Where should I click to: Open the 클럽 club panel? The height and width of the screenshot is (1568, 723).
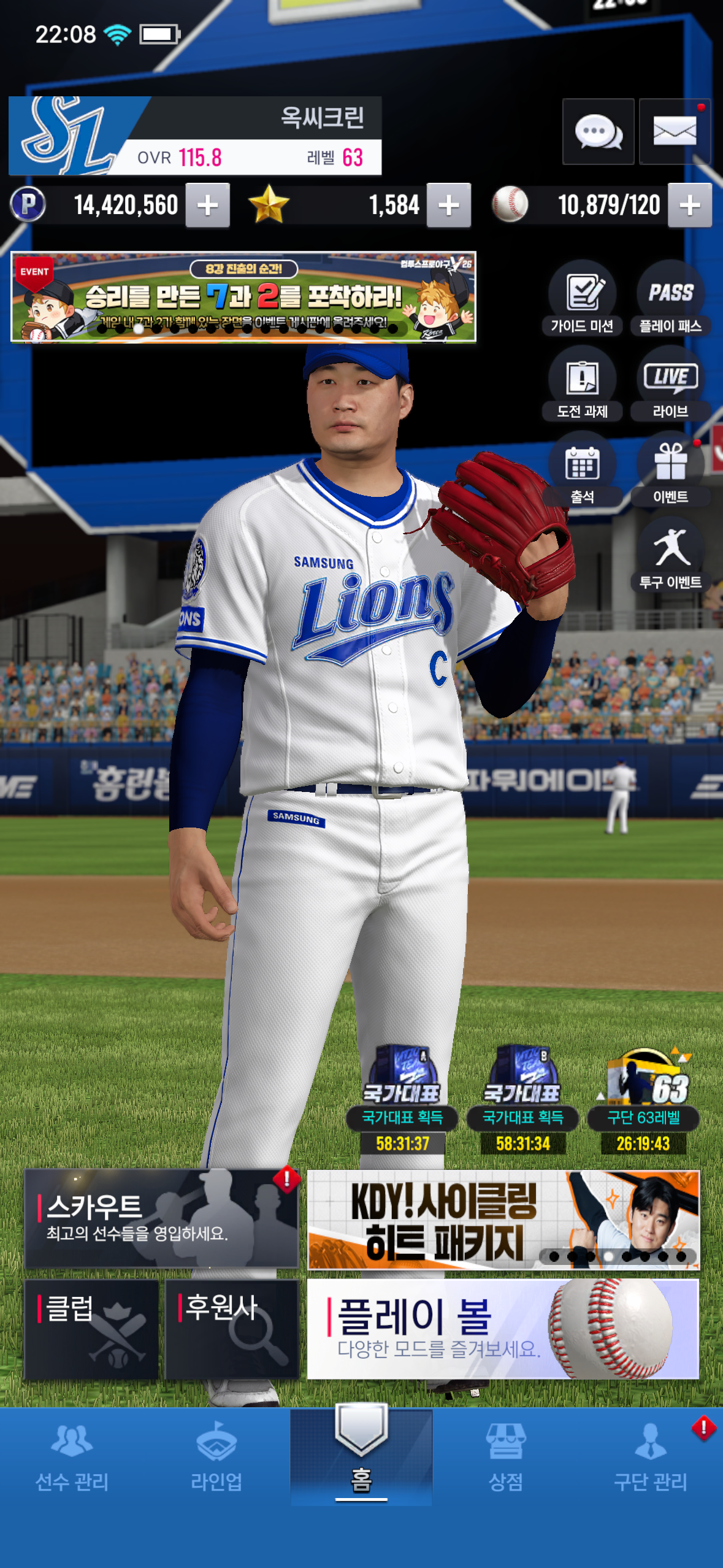(x=91, y=1329)
